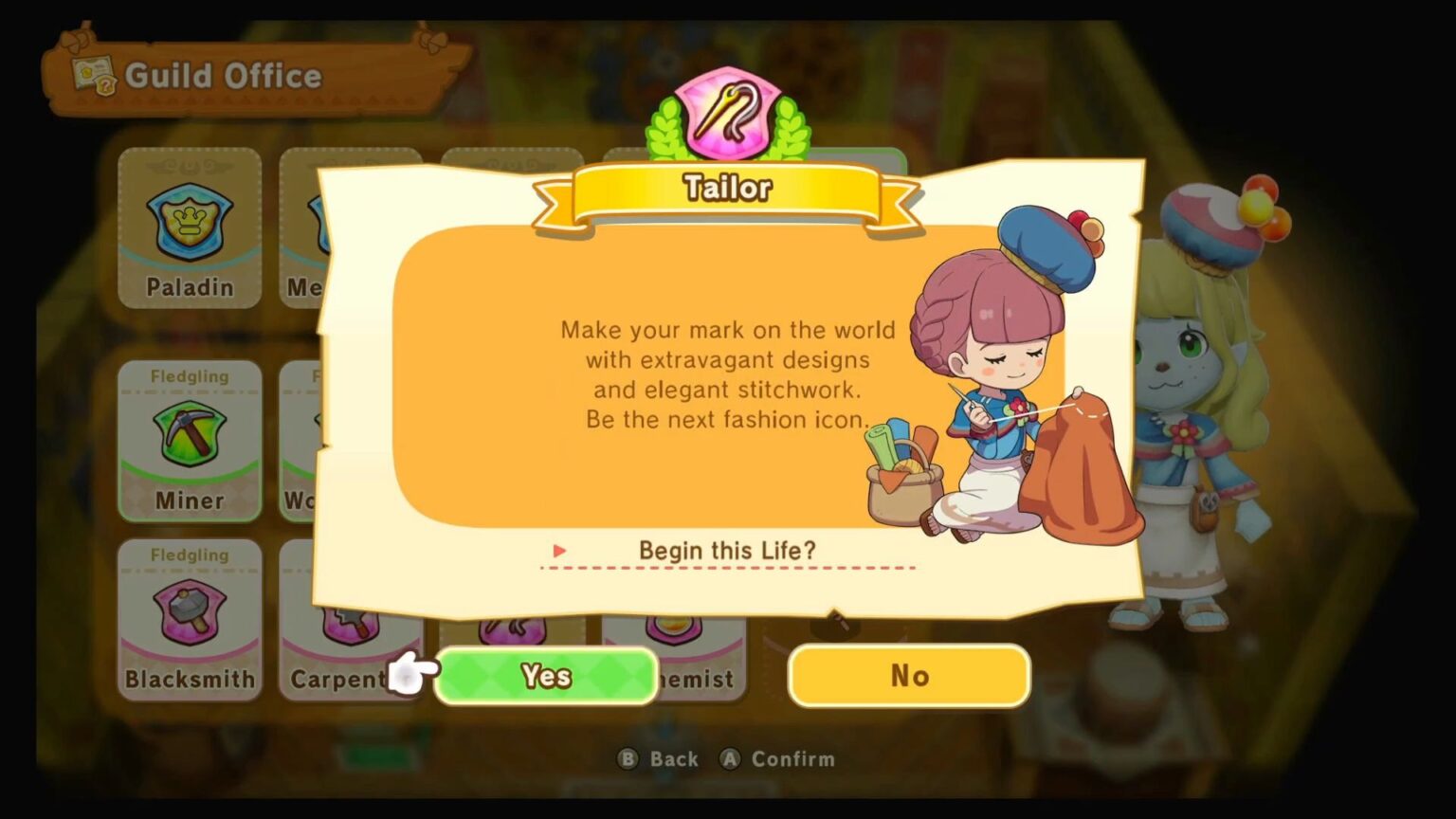Screen dimensions: 1456x819
Task: Decline with the No button
Action: point(908,675)
